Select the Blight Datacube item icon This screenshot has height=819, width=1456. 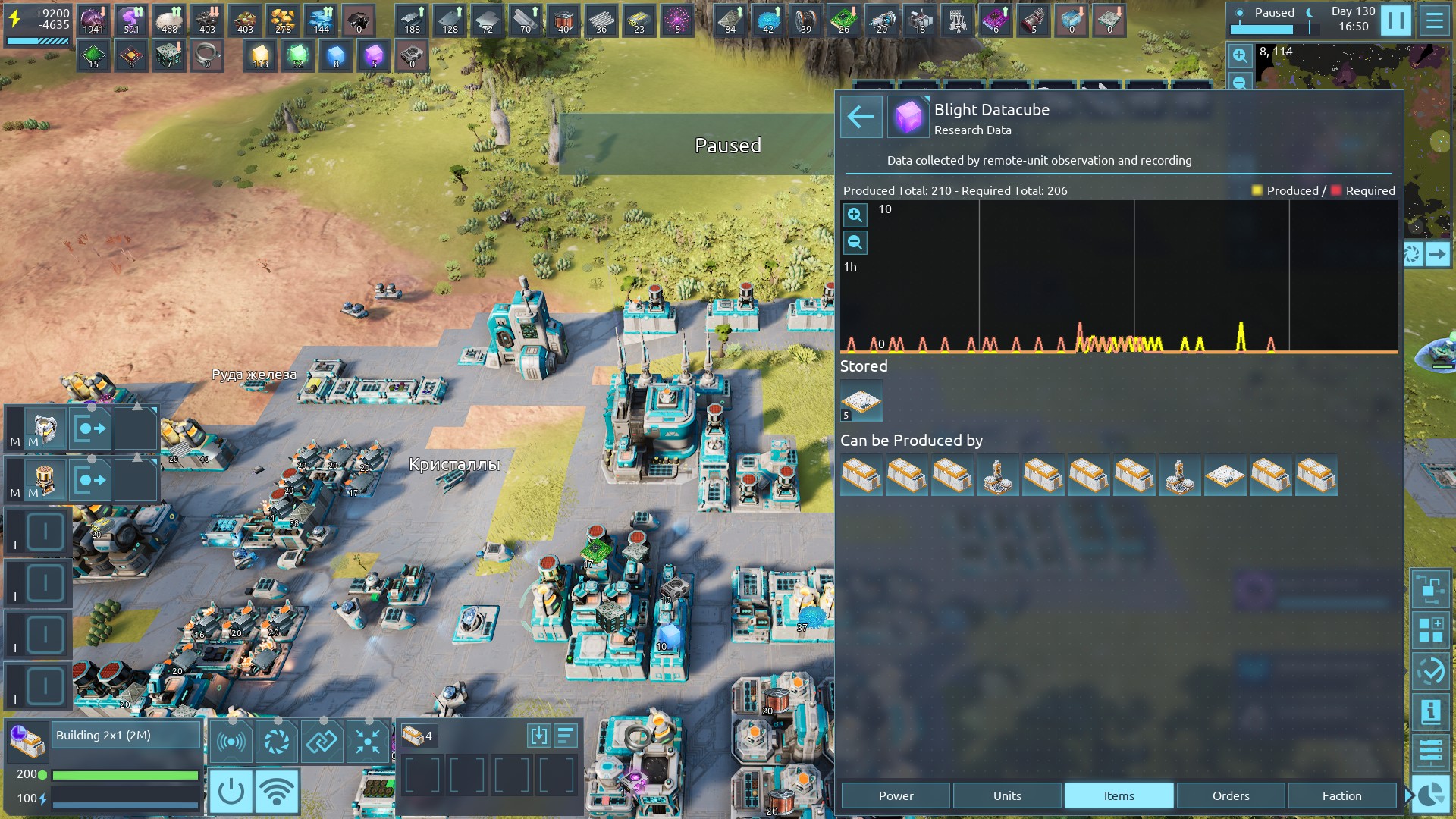pyautogui.click(x=908, y=117)
